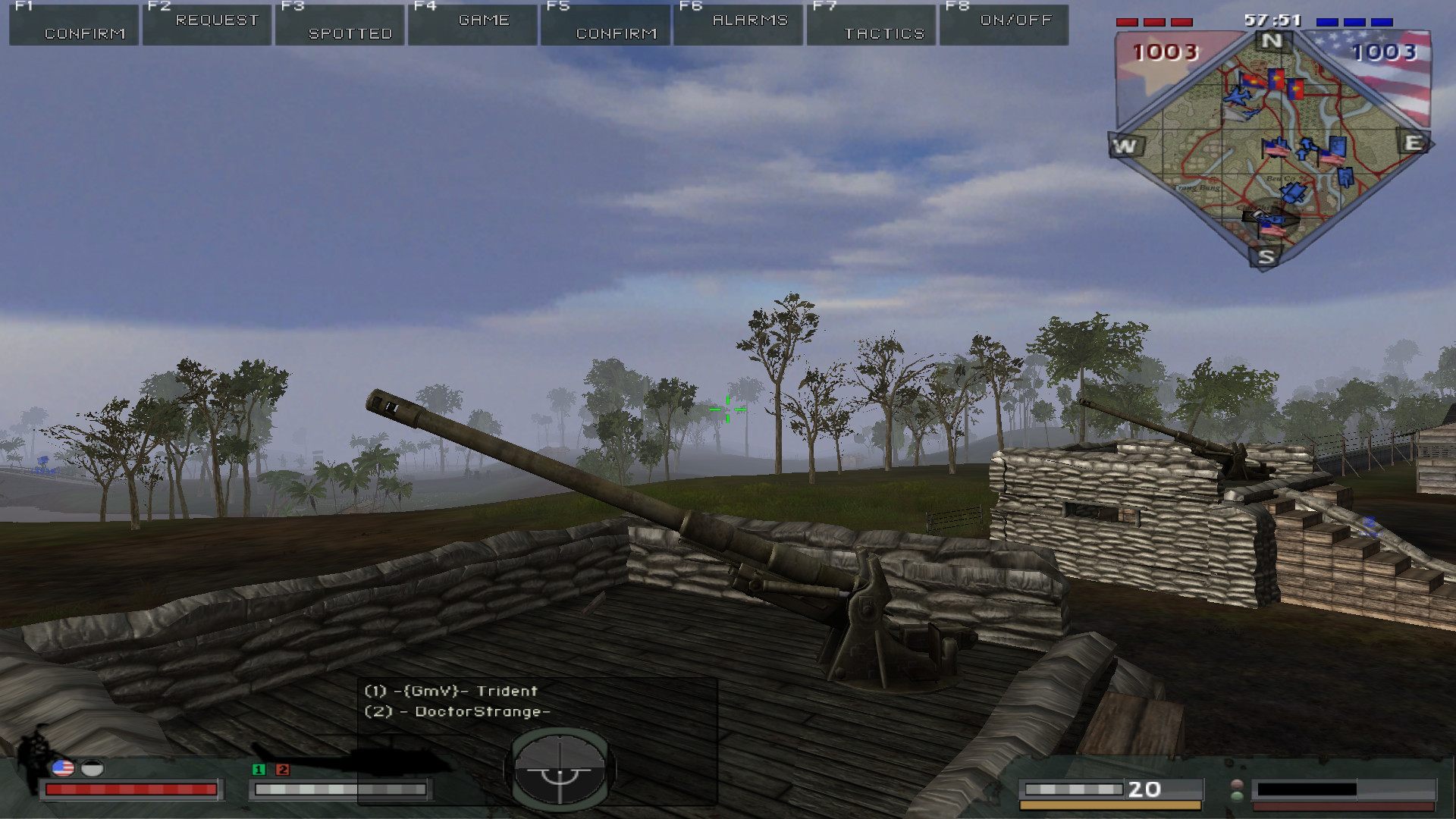
Task: Select the DoctorStrange seat row
Action: pos(457,711)
